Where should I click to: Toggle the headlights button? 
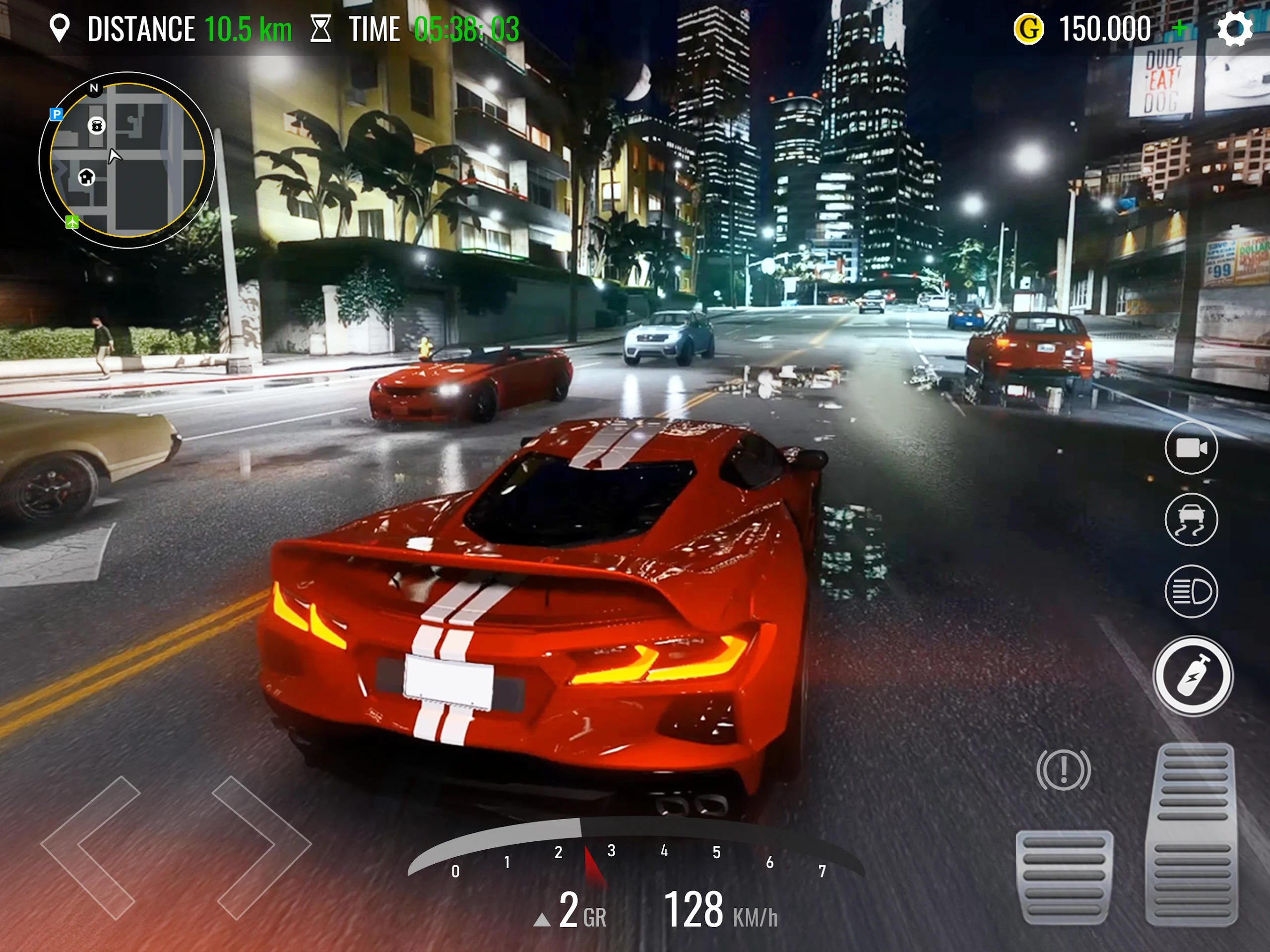click(x=1191, y=591)
